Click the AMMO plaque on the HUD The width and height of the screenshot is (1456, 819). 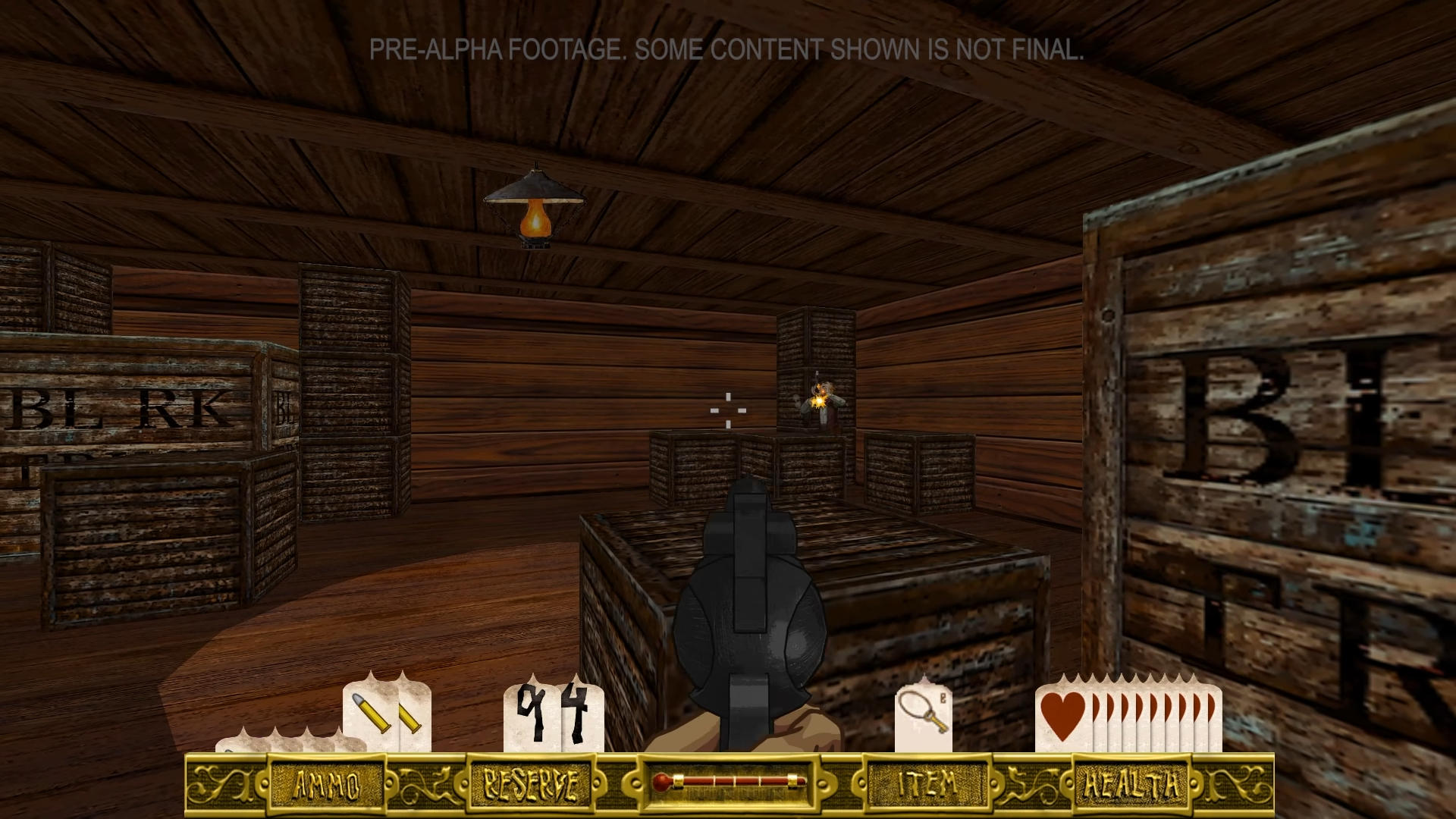[x=328, y=785]
